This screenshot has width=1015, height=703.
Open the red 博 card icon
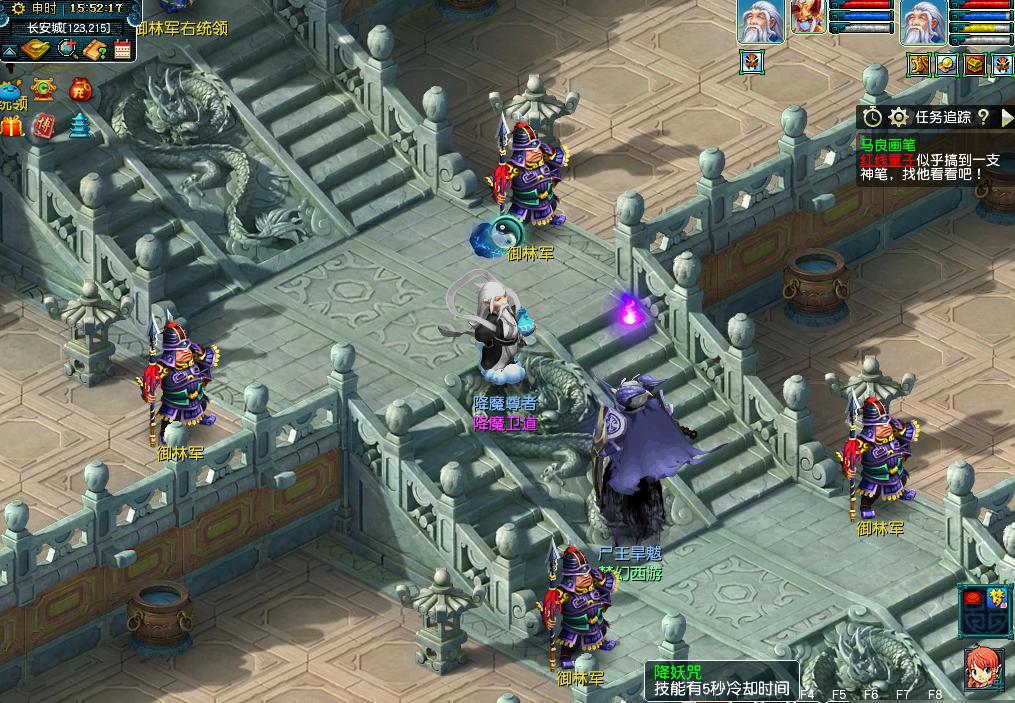(x=44, y=126)
